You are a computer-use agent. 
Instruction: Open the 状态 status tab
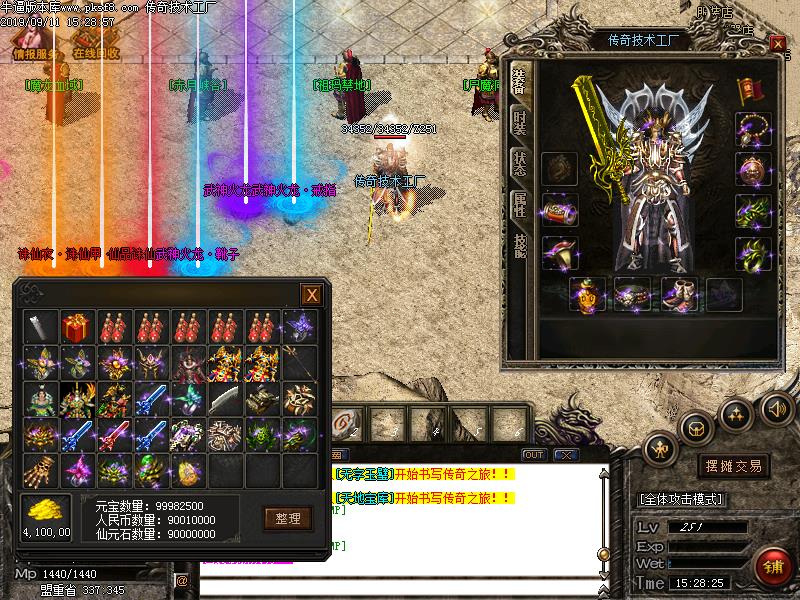pos(520,164)
